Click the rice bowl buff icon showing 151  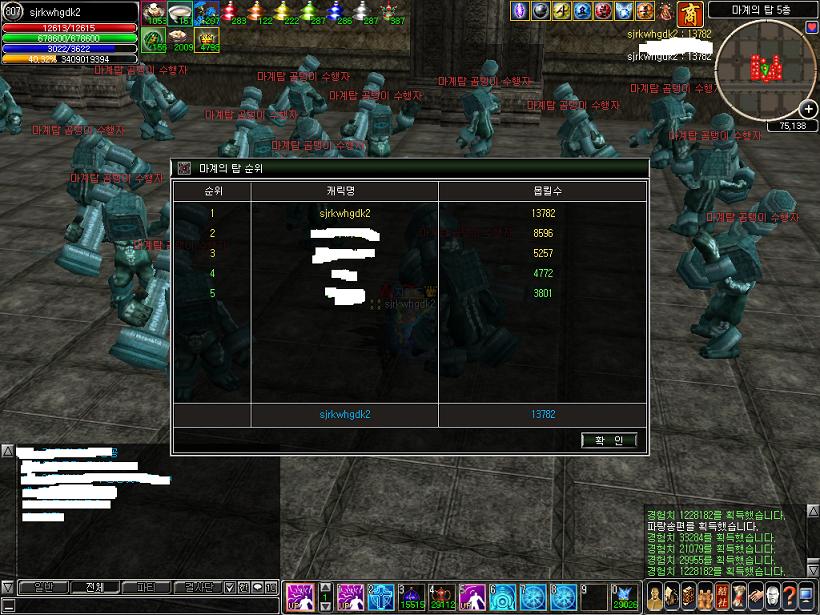click(181, 12)
